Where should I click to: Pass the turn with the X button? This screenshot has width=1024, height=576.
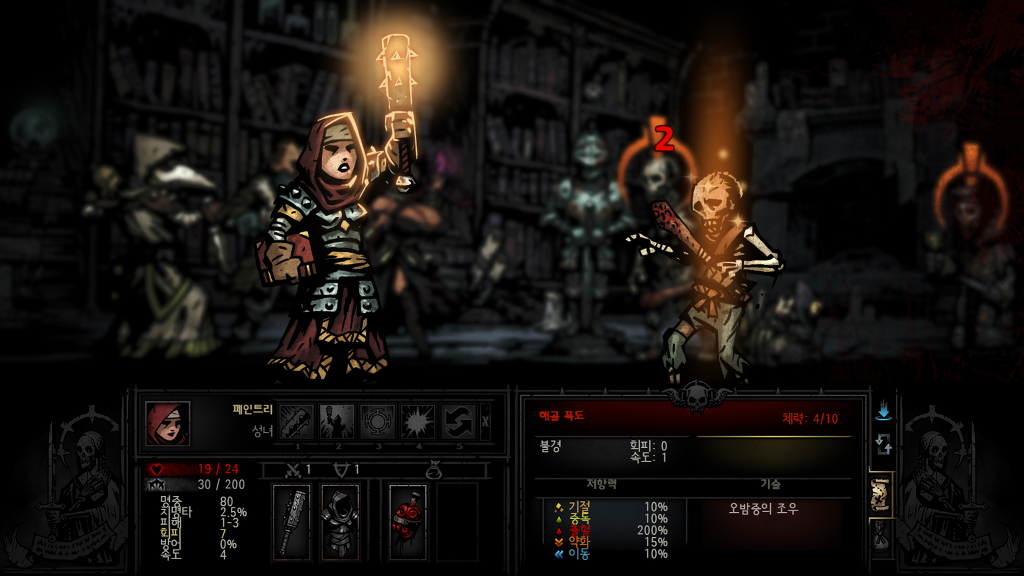click(x=486, y=422)
